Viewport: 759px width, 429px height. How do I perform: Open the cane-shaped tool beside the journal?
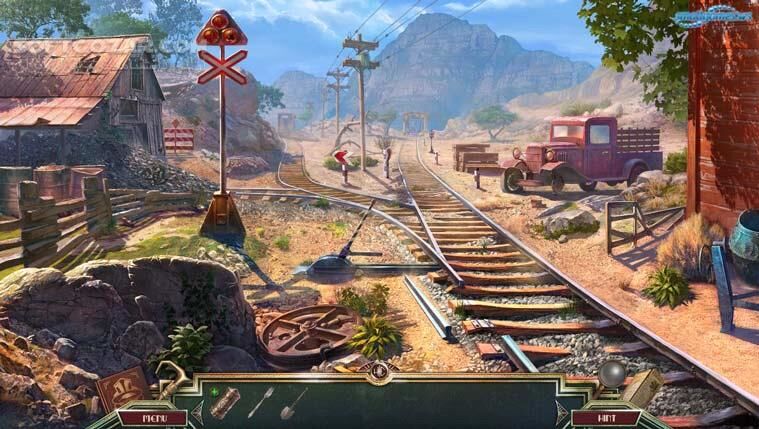point(167,380)
